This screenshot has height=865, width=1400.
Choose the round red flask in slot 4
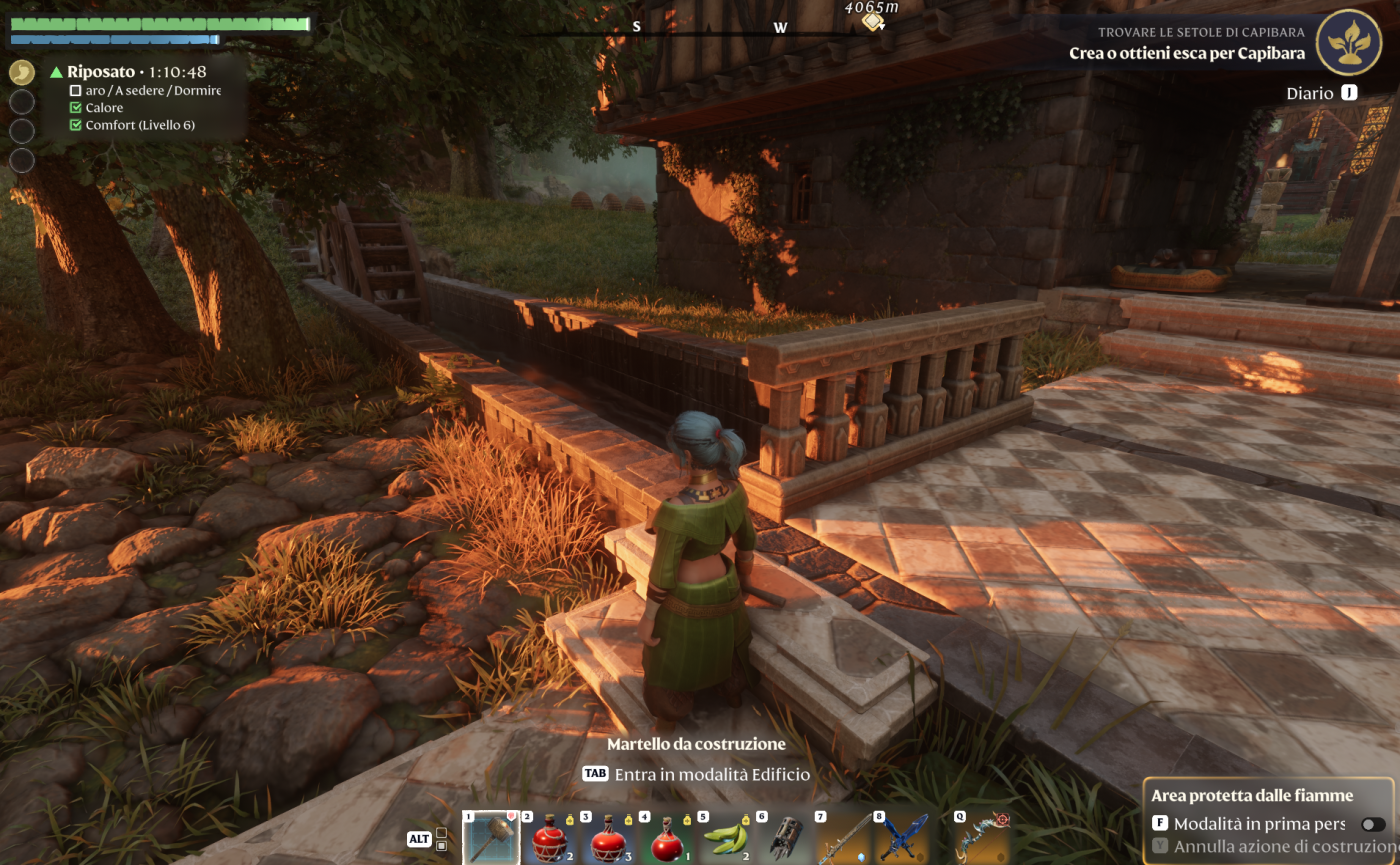(666, 838)
